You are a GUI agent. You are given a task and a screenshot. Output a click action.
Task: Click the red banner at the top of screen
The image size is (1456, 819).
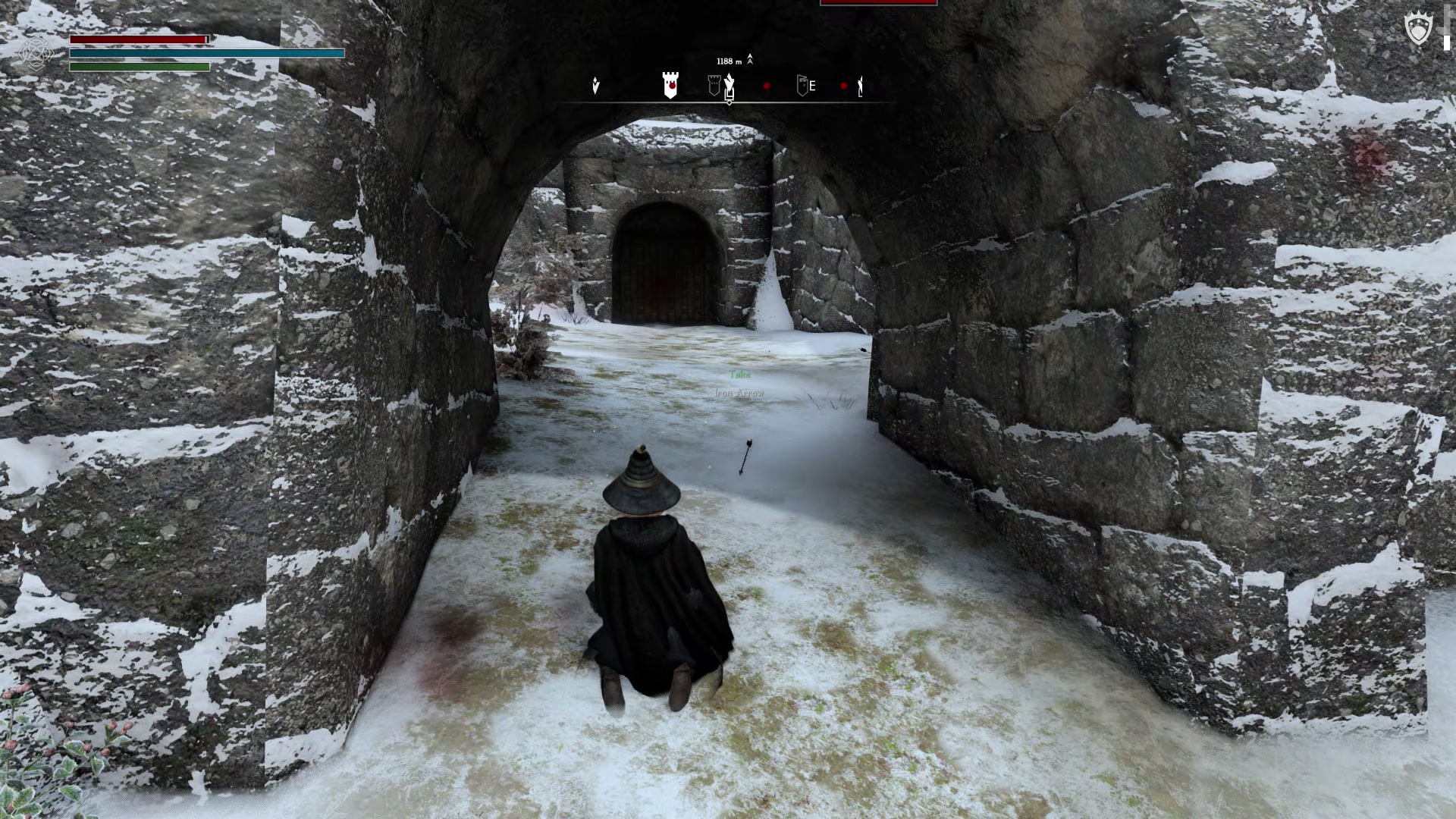click(x=879, y=3)
